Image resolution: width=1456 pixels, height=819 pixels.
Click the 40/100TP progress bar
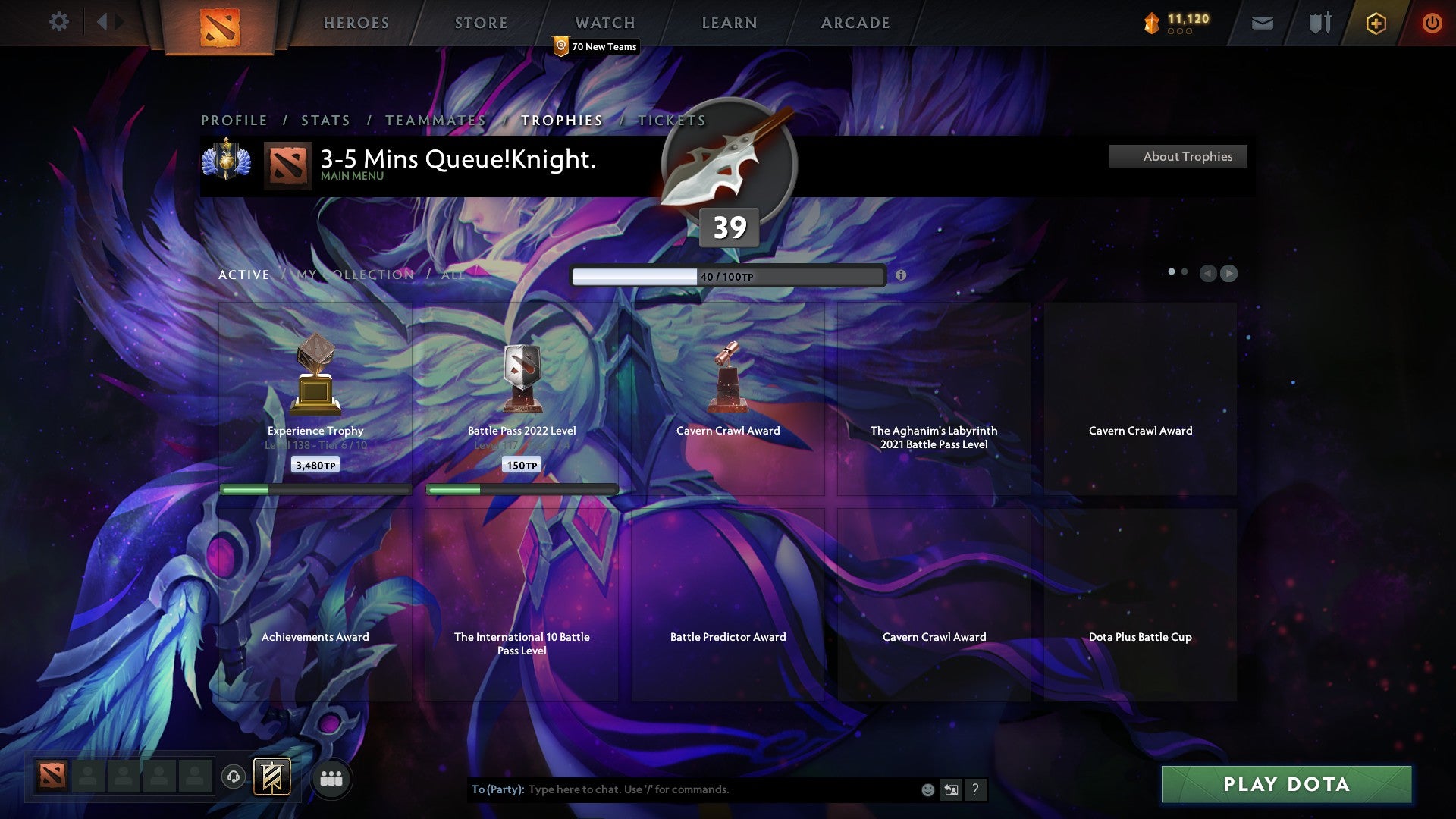pyautogui.click(x=728, y=276)
